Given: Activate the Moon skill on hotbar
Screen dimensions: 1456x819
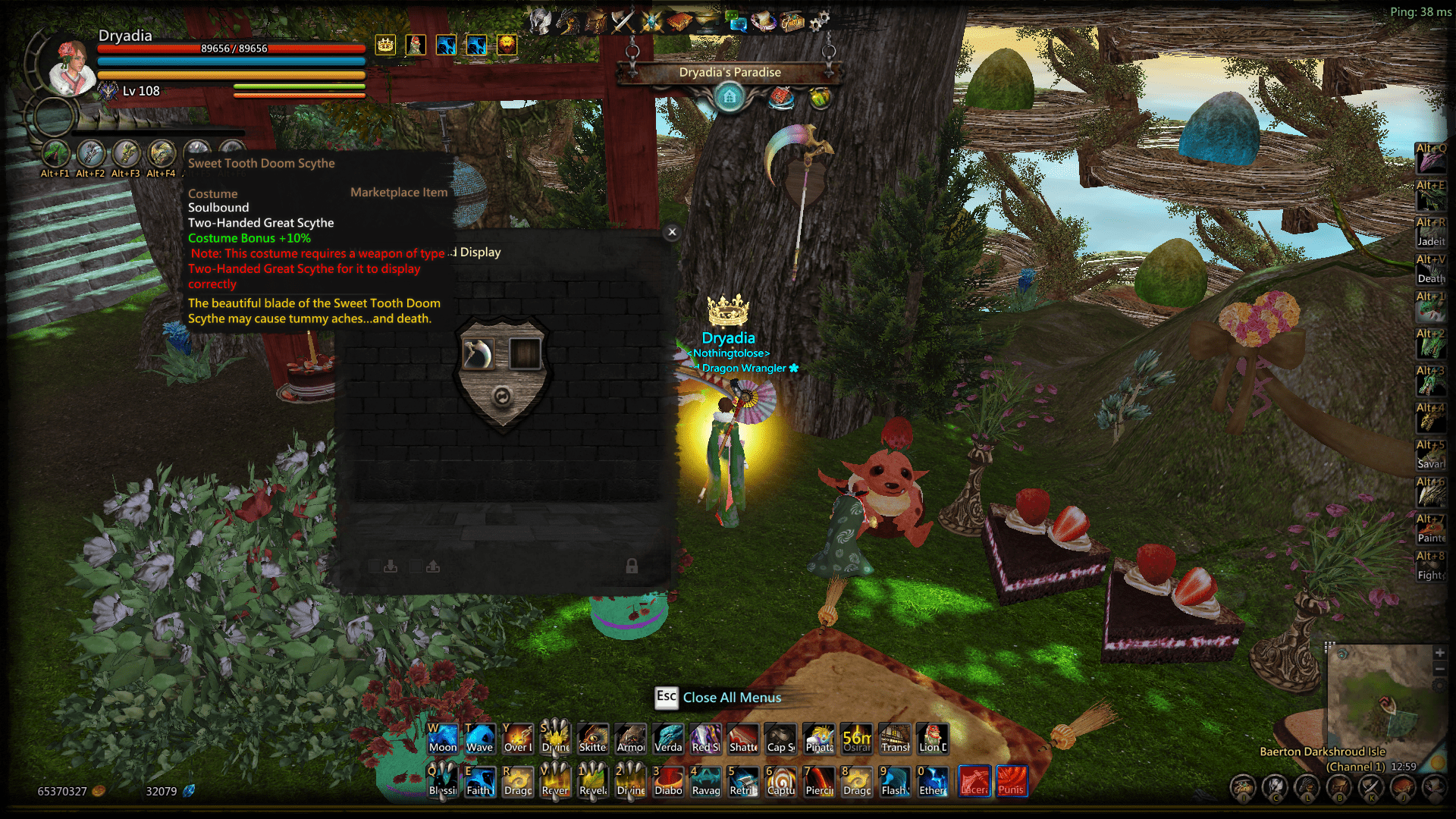Looking at the screenshot, I should tap(443, 739).
